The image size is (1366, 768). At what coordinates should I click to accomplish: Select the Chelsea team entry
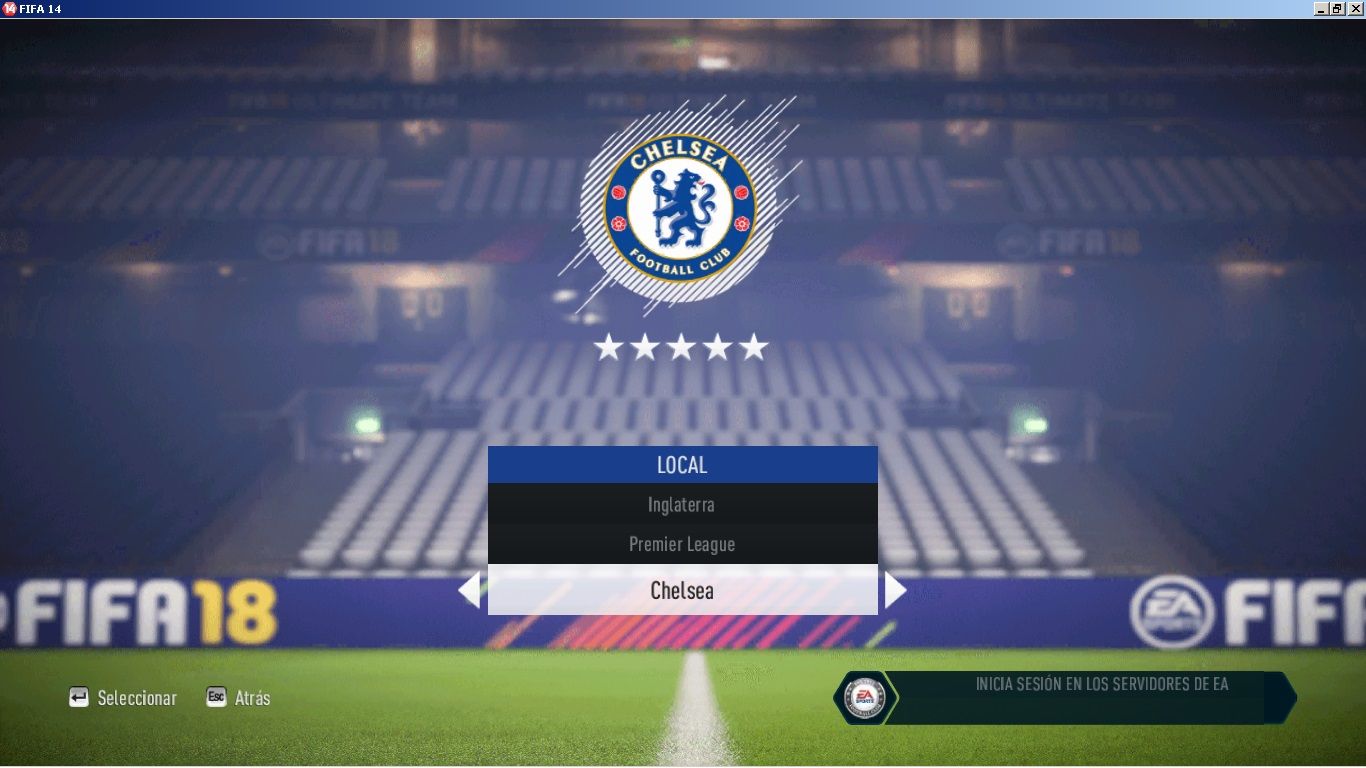682,590
